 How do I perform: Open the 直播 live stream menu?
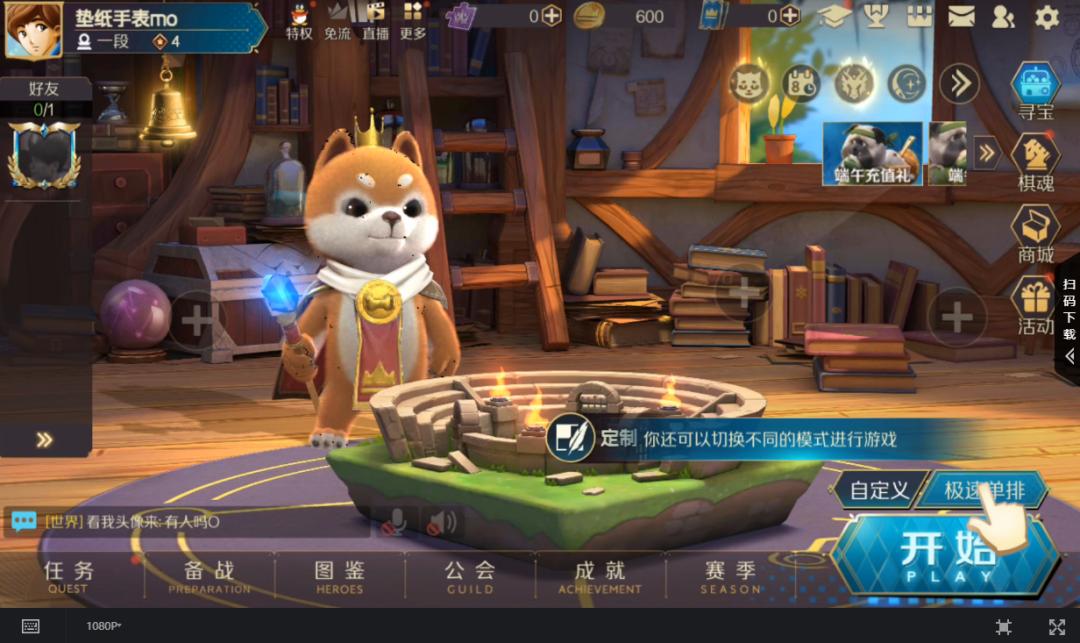point(376,21)
